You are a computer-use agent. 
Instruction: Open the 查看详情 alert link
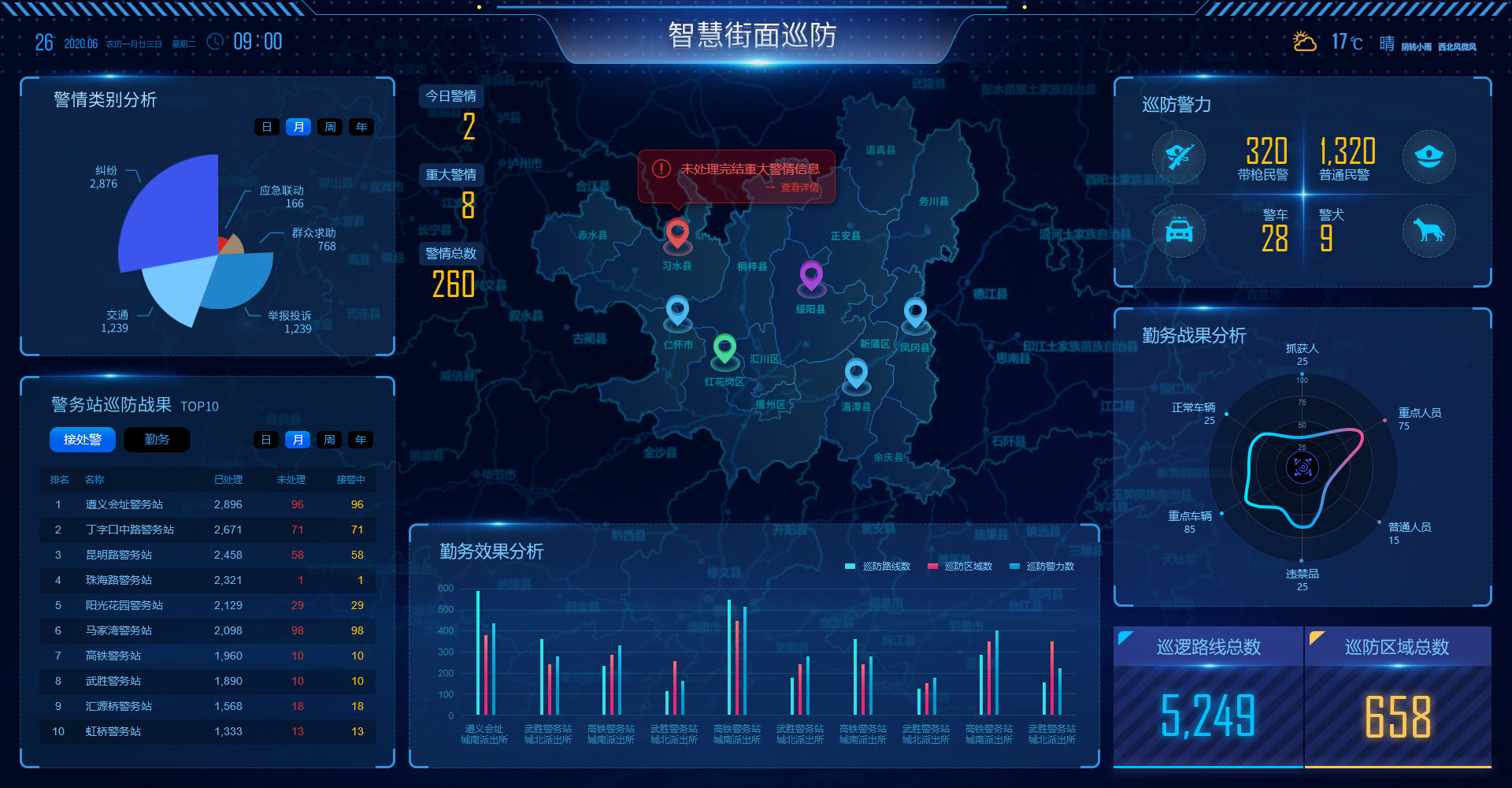(x=799, y=188)
